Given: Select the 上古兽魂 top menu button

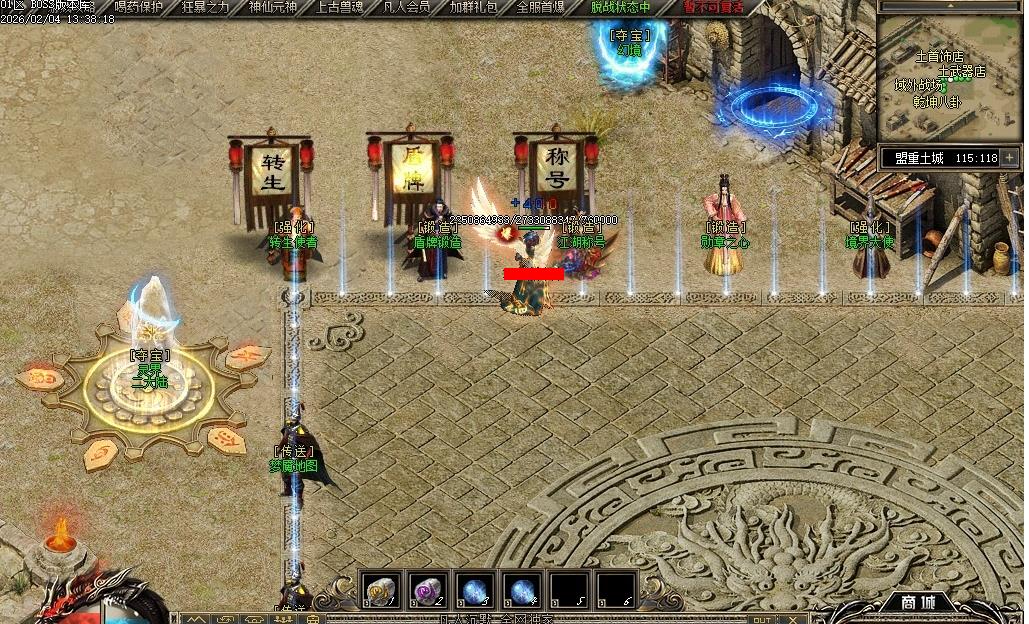Looking at the screenshot, I should 340,7.
